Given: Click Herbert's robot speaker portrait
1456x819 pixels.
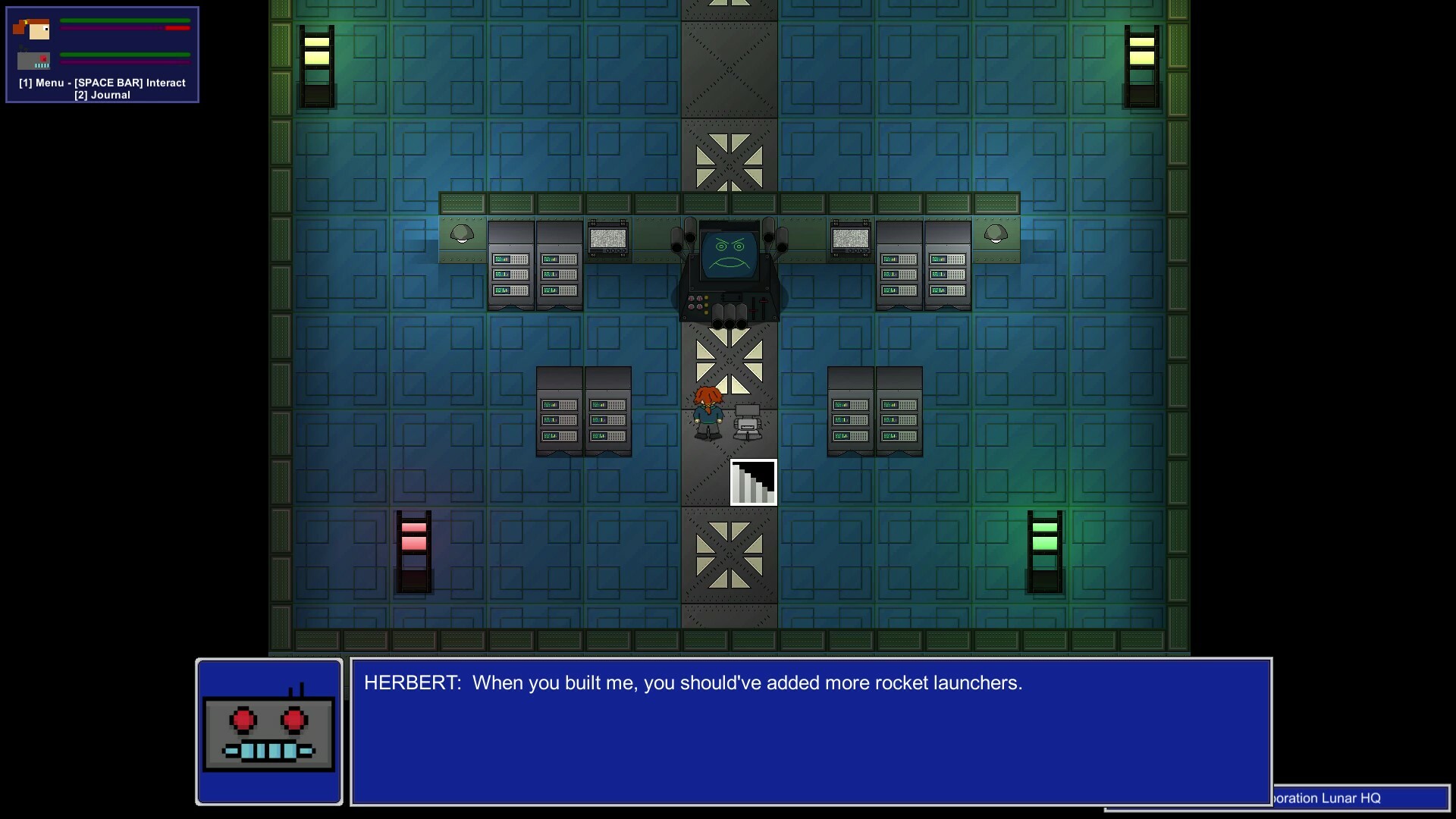Looking at the screenshot, I should [269, 732].
